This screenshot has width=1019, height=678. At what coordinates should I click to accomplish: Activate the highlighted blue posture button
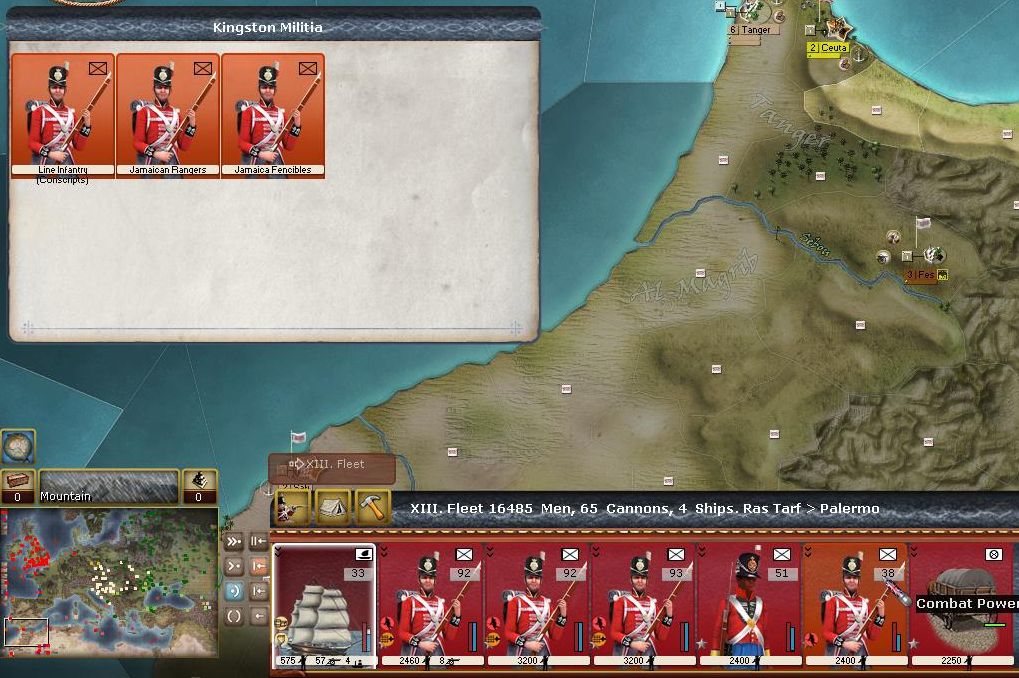pos(233,591)
